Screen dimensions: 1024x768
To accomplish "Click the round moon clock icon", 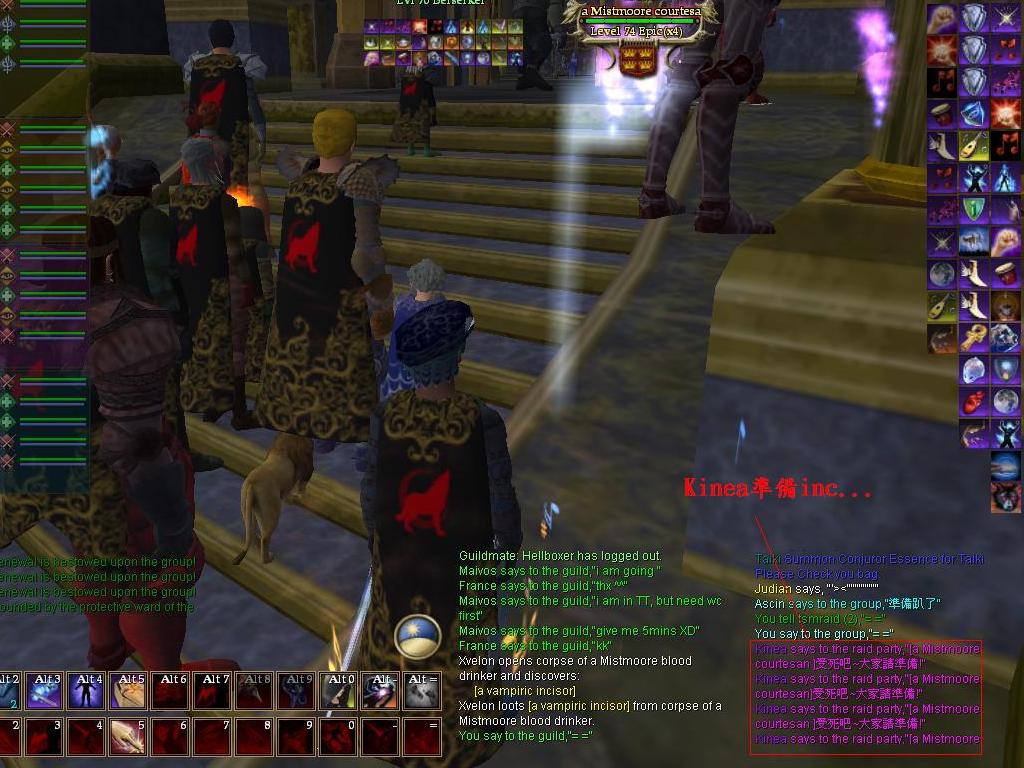I will click(417, 636).
